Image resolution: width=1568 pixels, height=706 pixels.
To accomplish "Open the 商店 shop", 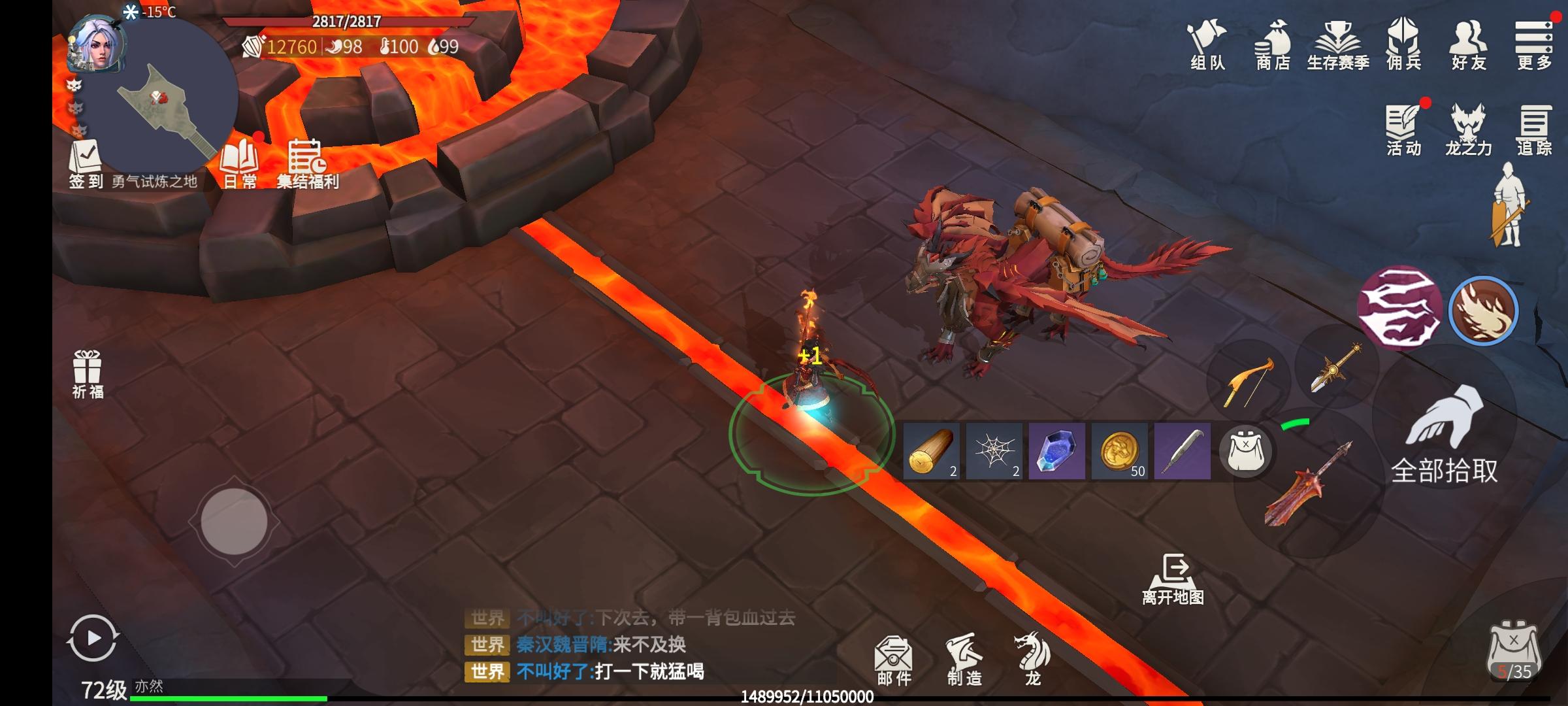I will pos(1272,44).
